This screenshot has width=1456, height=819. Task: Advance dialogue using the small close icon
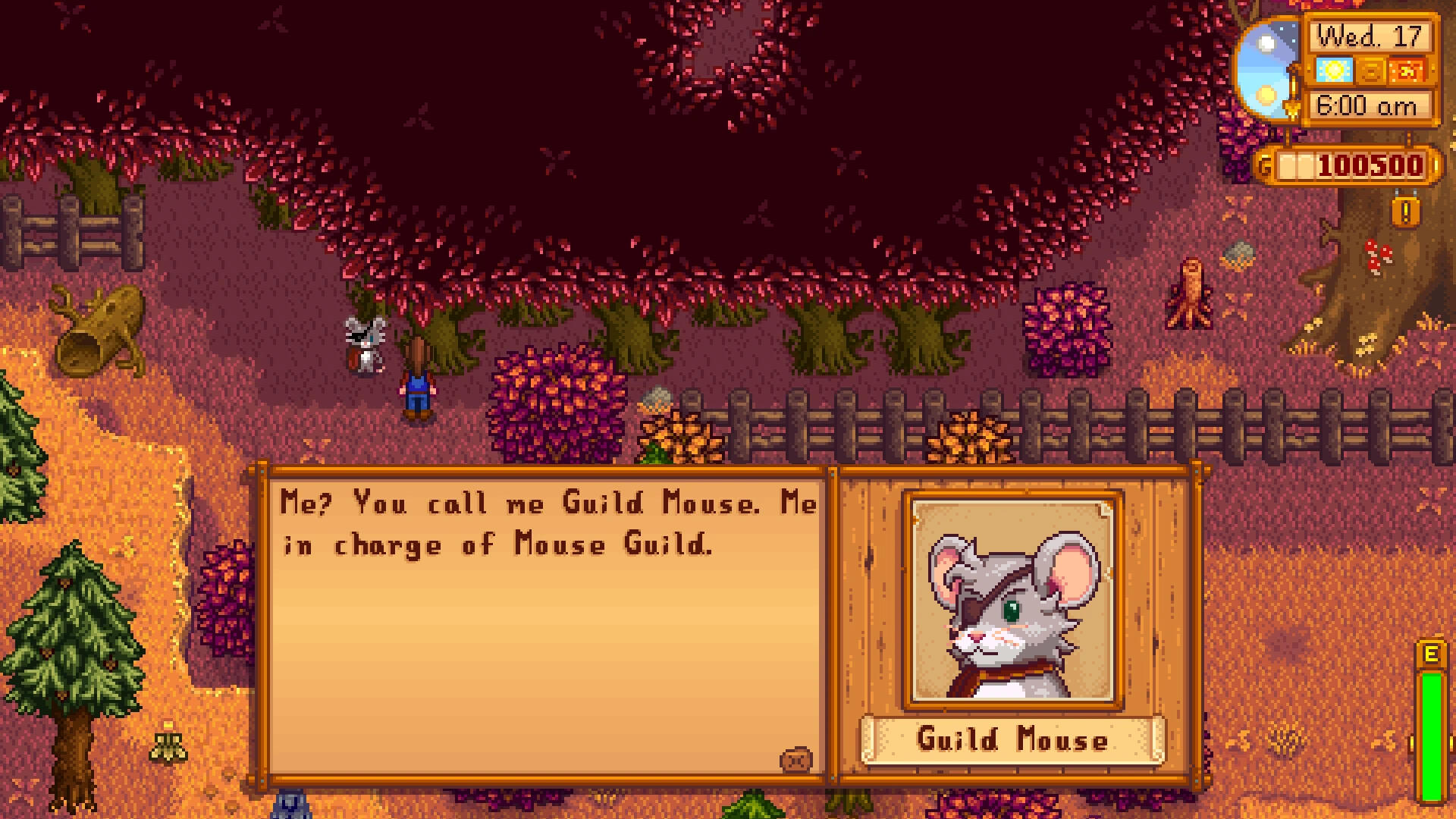click(795, 759)
